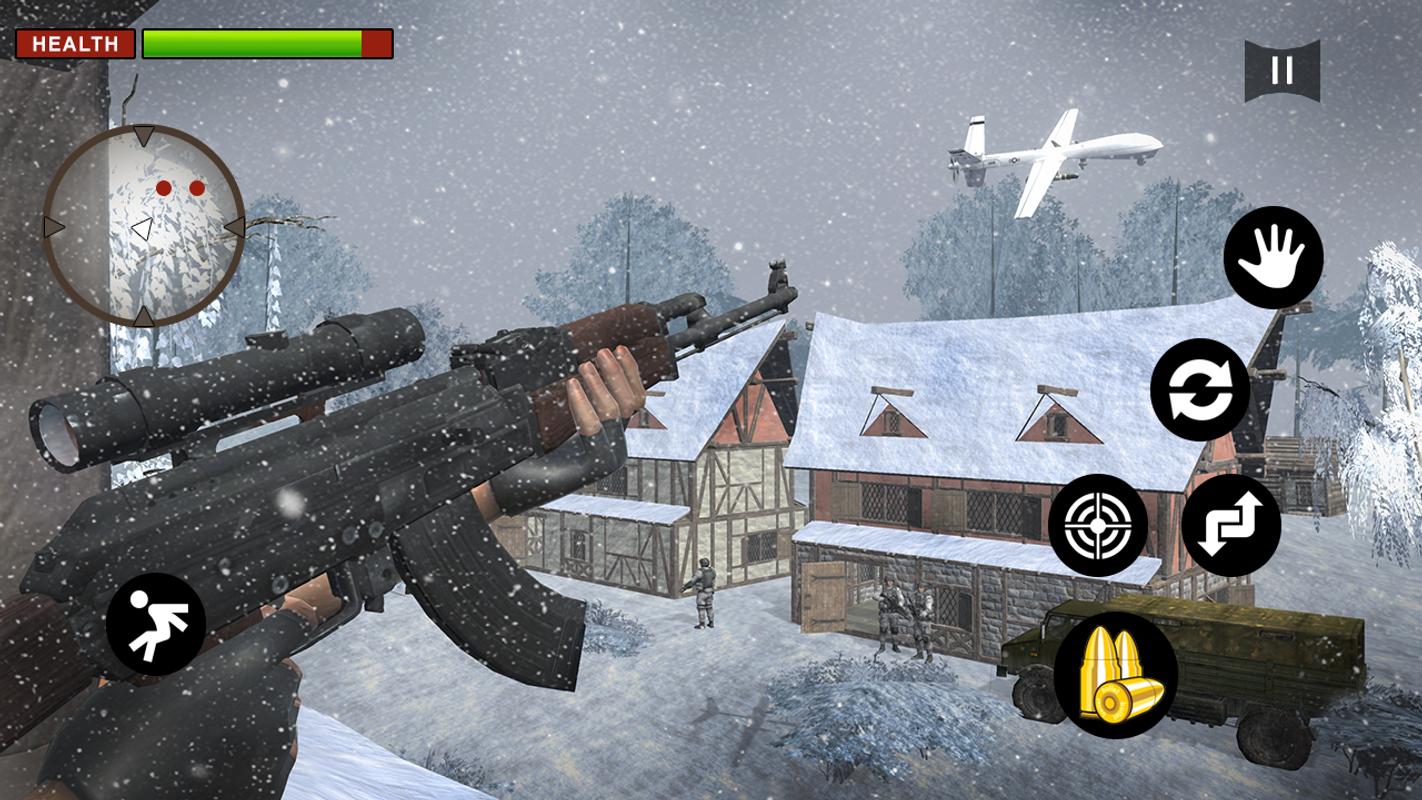Image resolution: width=1422 pixels, height=800 pixels.
Task: Pause the game with the pause button
Action: (x=1281, y=70)
